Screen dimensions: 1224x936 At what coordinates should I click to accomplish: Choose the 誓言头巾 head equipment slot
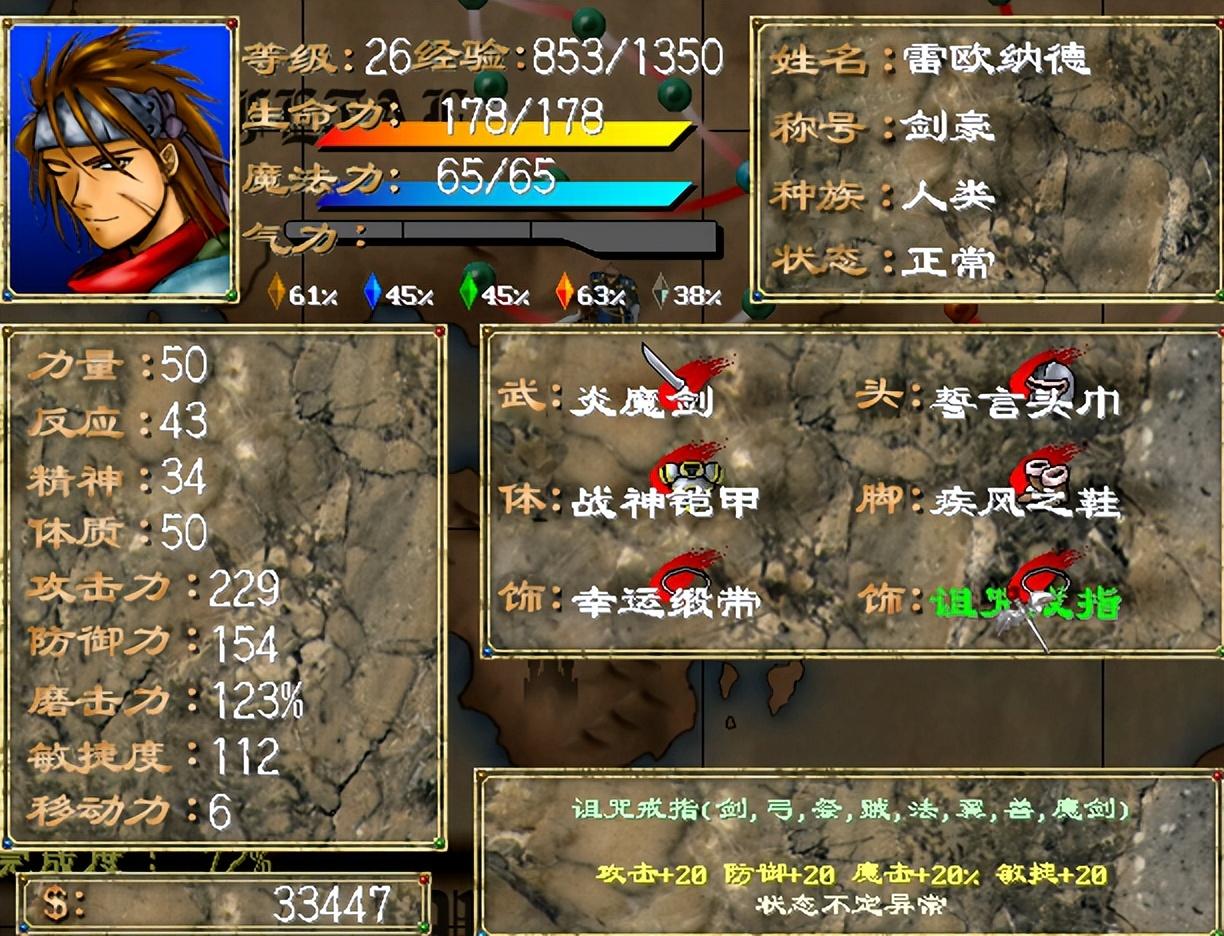pos(1025,401)
